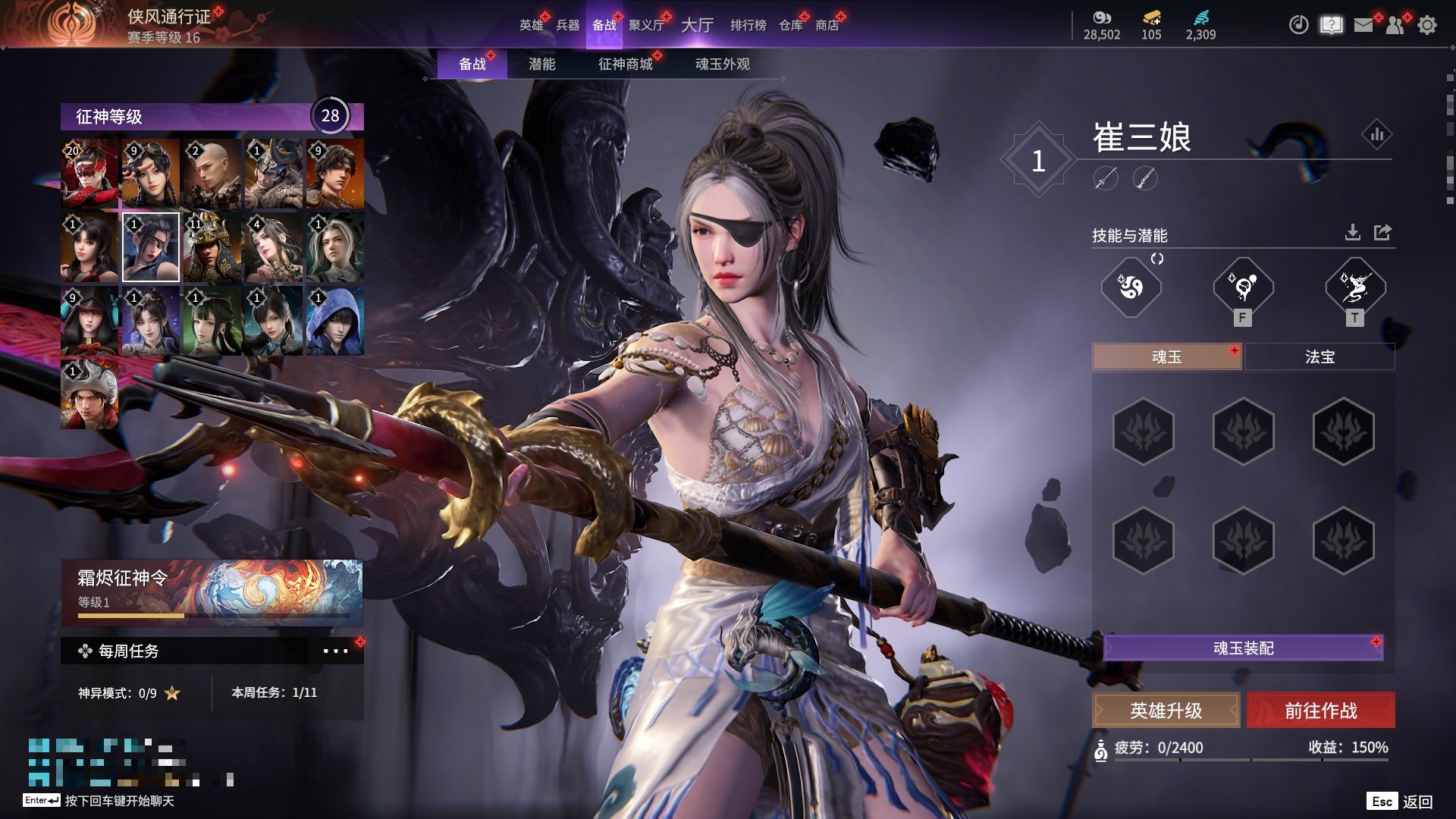
Task: Switch to the 魂玉外观 tab
Action: pos(722,64)
